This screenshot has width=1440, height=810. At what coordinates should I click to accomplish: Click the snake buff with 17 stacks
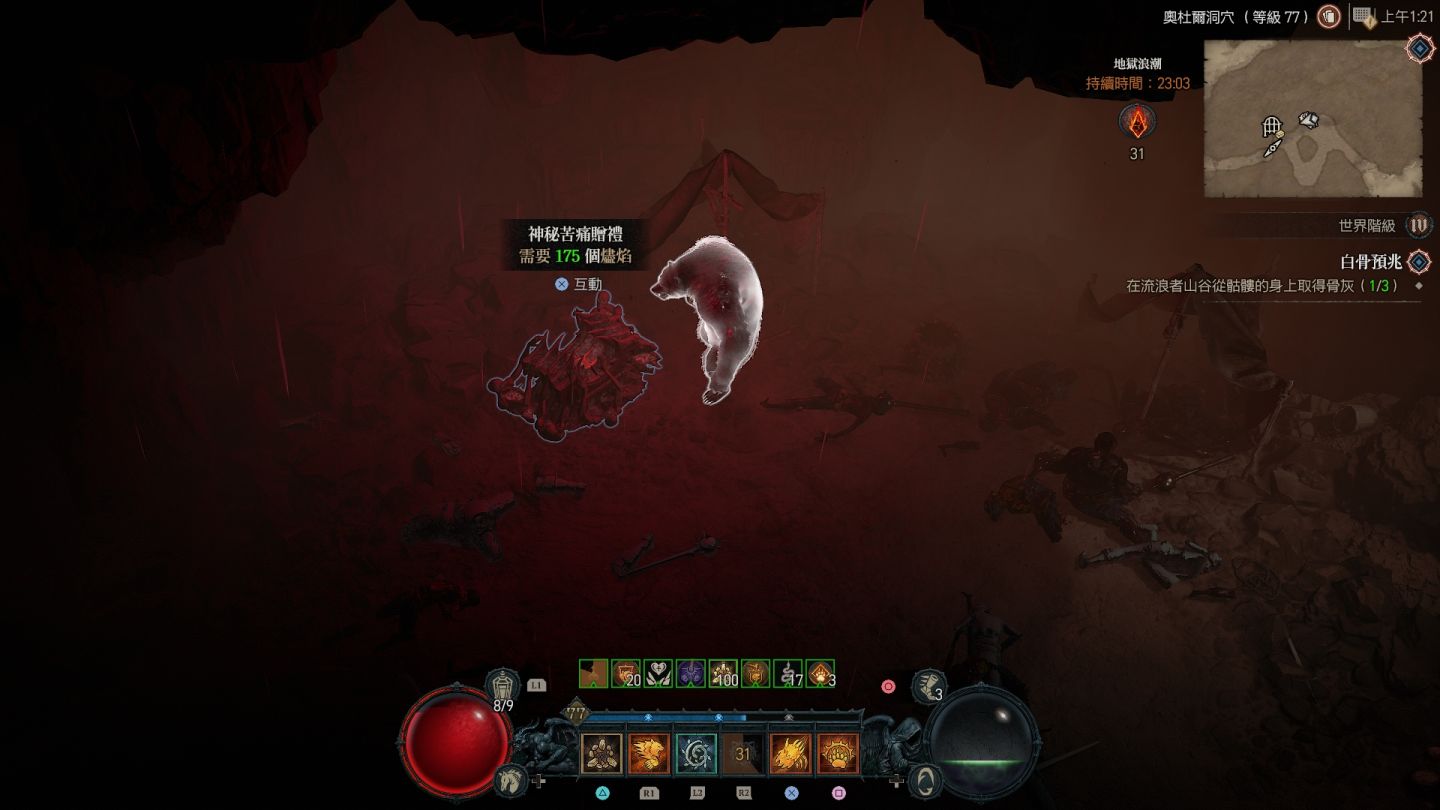tap(789, 674)
